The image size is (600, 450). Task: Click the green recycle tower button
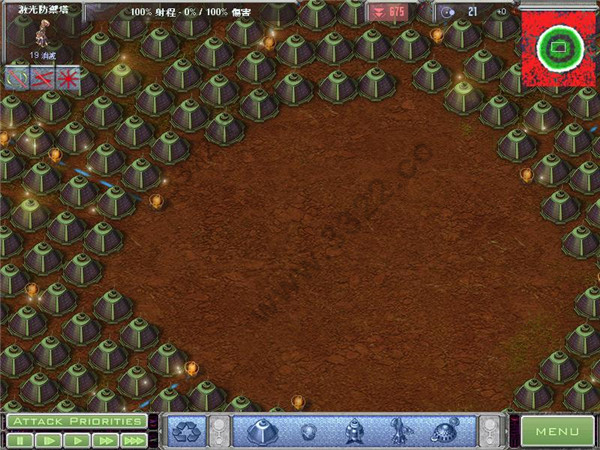(186, 432)
